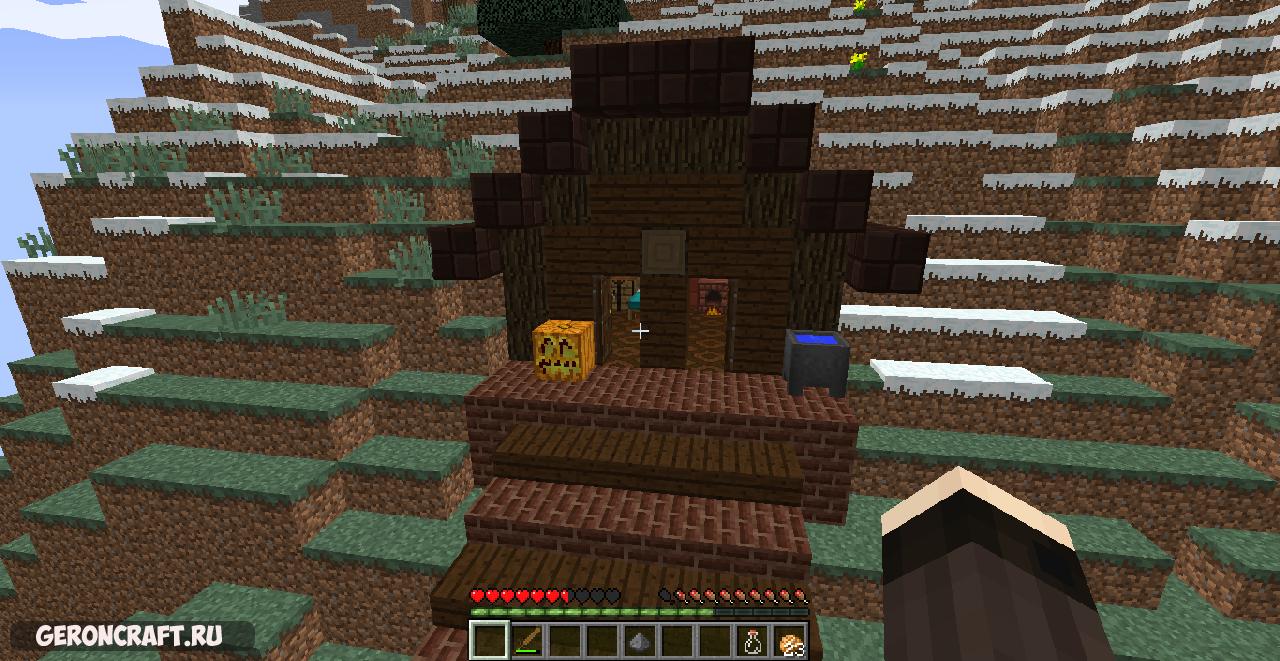The height and width of the screenshot is (661, 1280).
Task: Choose the glass bottle hotbar slot
Action: tap(751, 640)
